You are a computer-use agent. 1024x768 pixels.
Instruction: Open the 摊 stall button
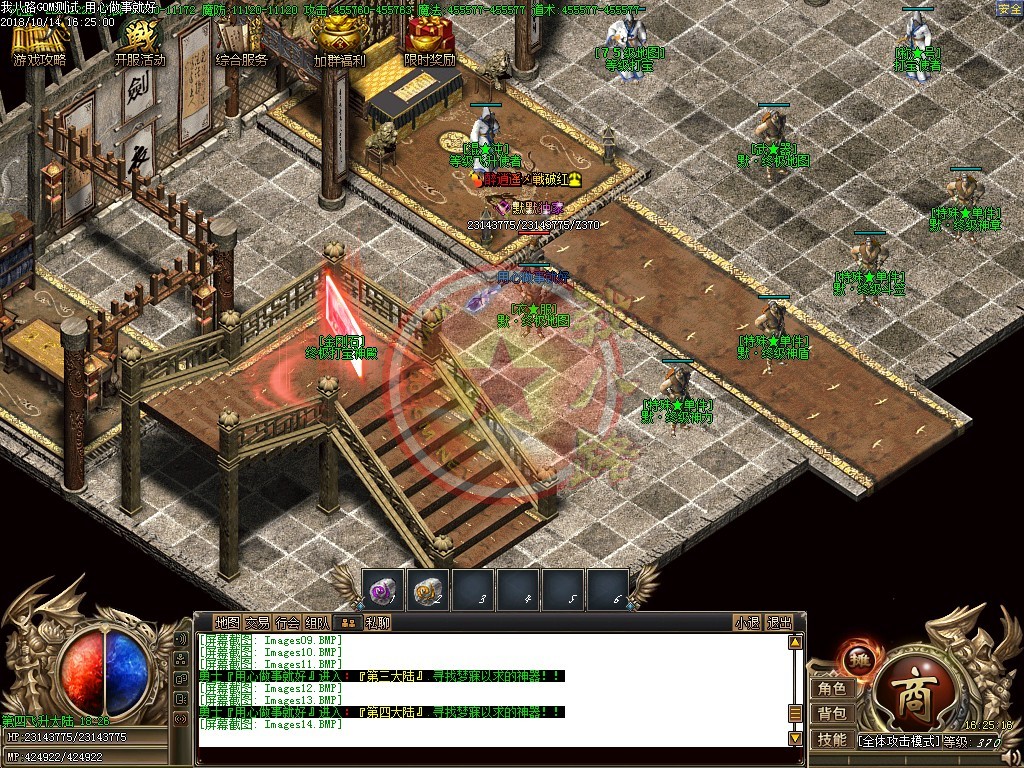pos(857,658)
